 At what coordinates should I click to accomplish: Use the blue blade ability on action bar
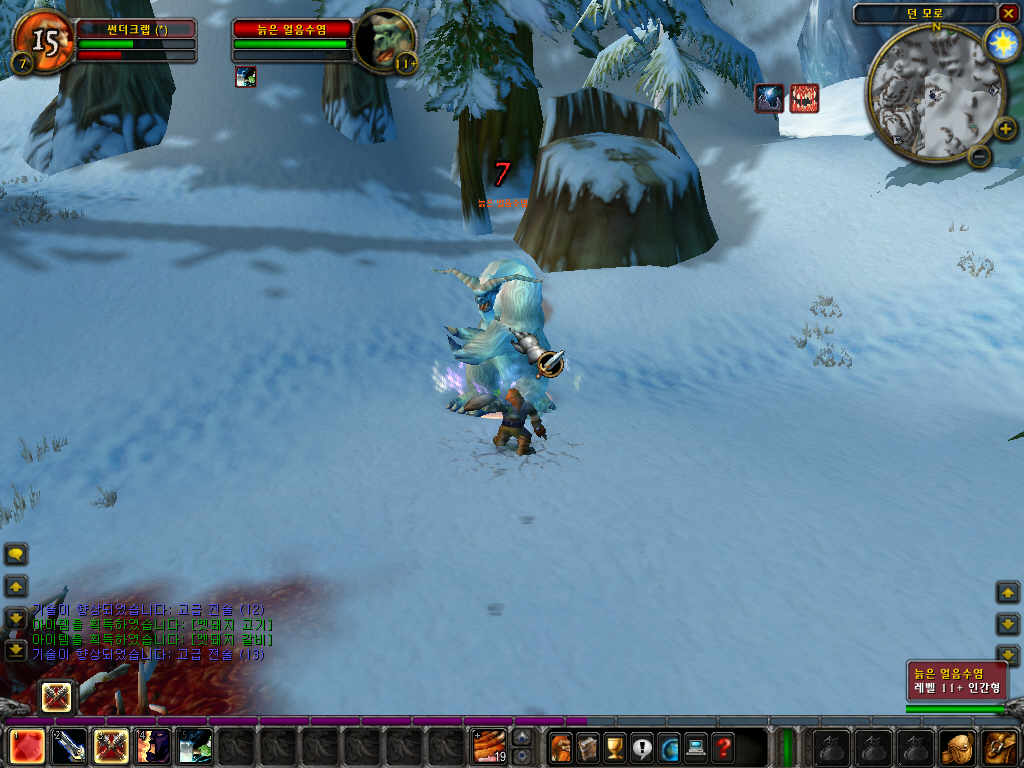(x=68, y=746)
